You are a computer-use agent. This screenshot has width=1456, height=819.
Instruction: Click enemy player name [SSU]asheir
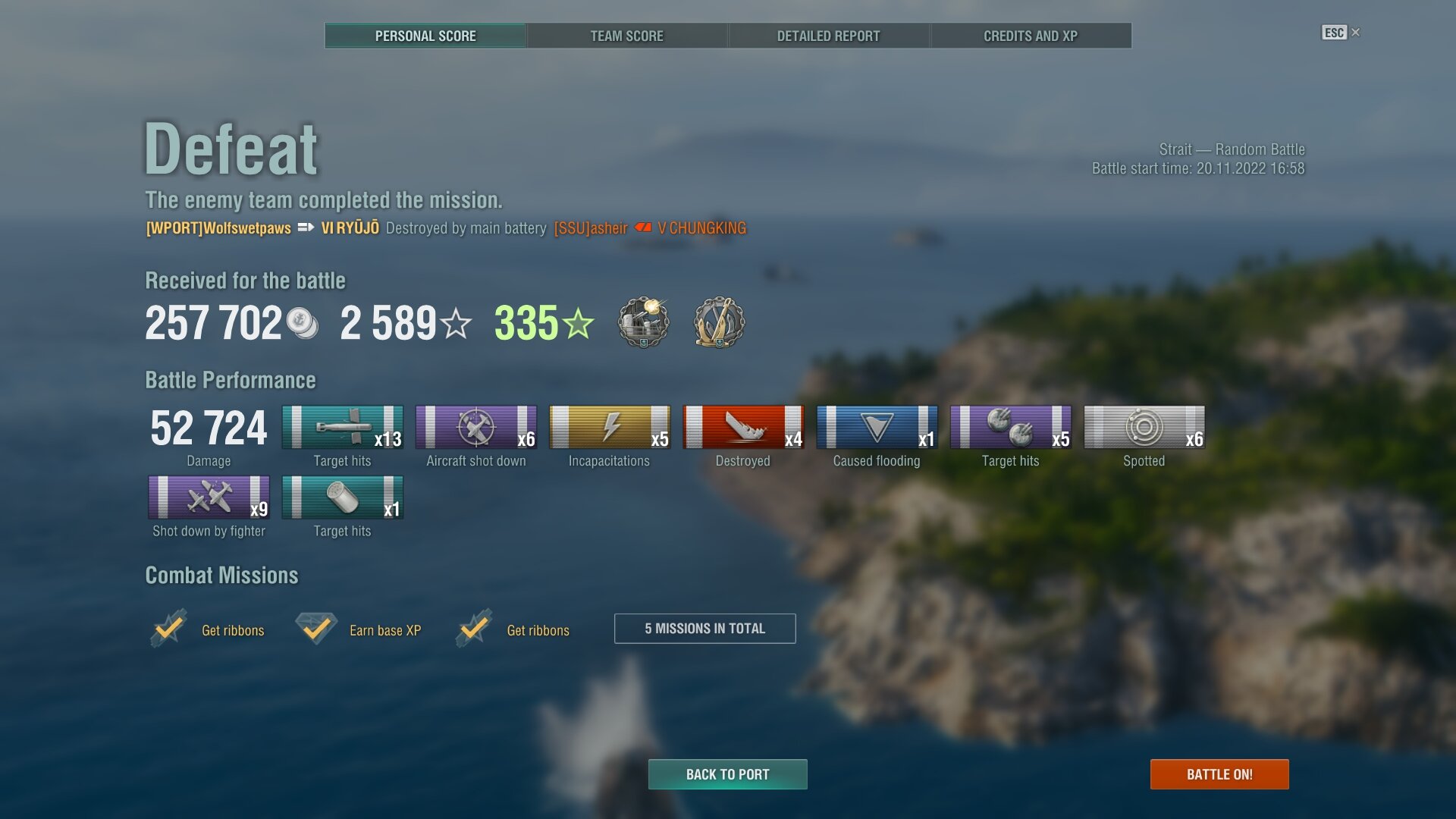(x=591, y=228)
